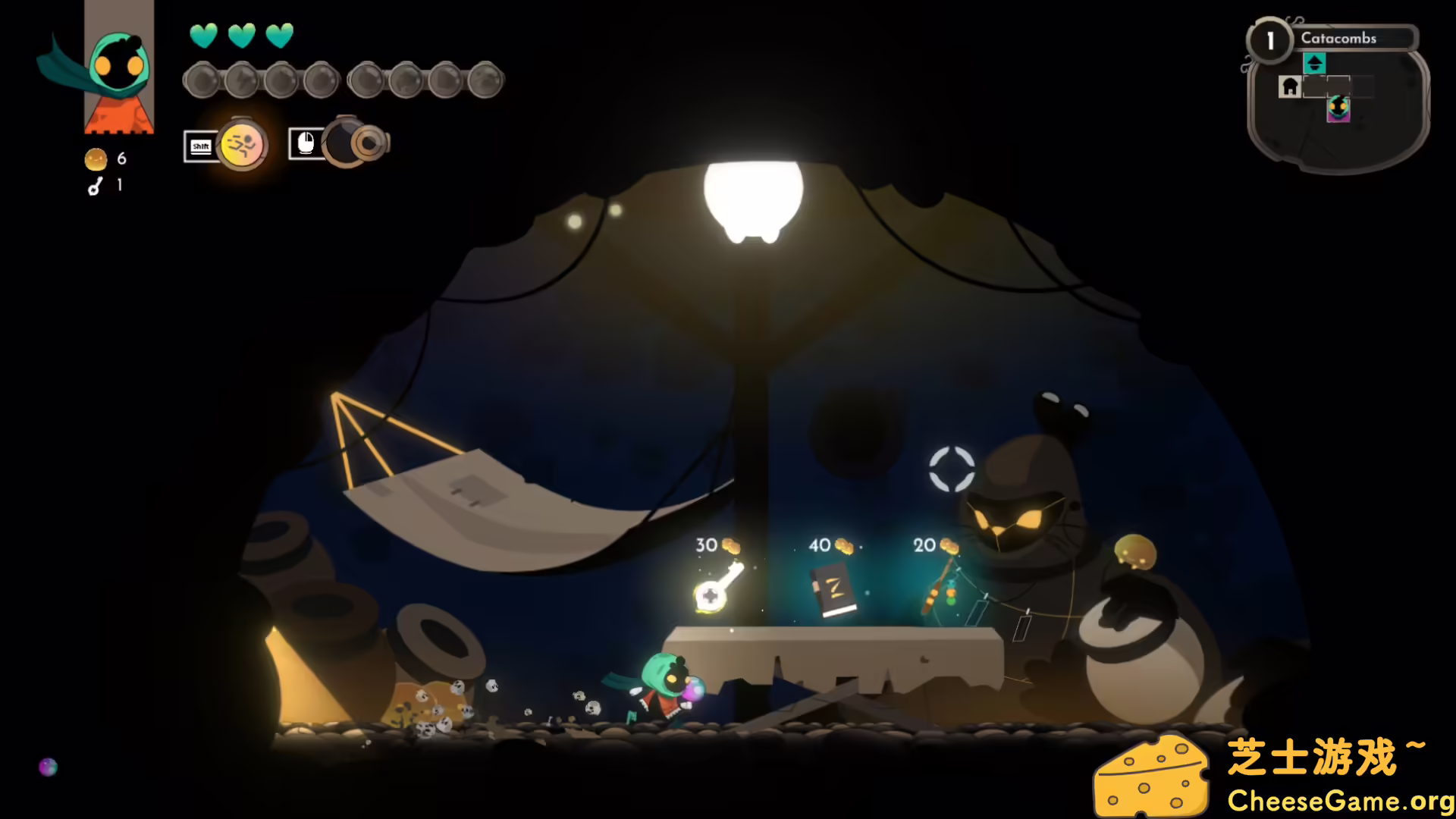Click the first teal heart in the health bar
Screen dimensions: 1456x819
(202, 36)
